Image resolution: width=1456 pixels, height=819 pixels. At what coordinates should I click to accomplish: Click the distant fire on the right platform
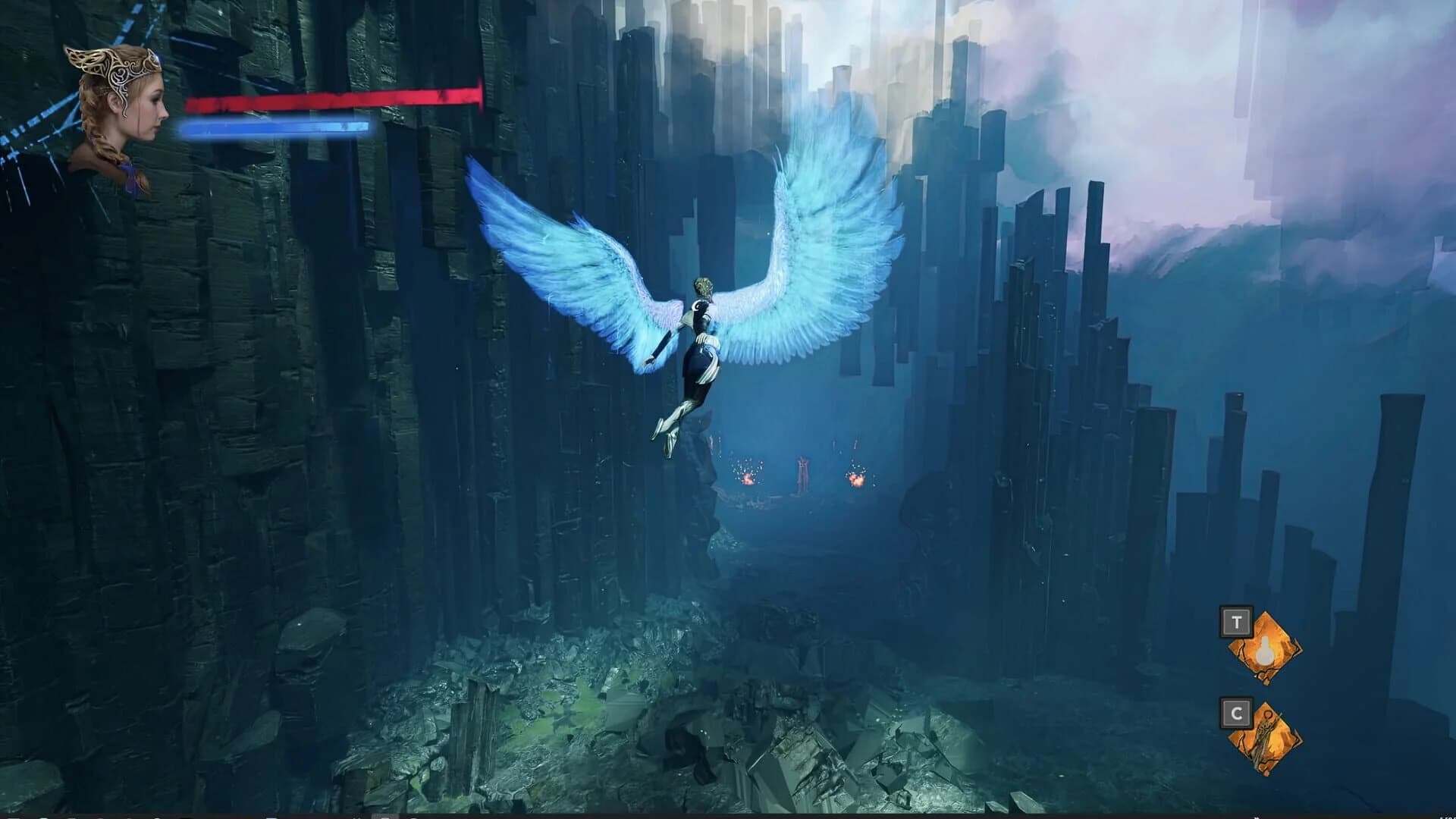click(x=856, y=482)
